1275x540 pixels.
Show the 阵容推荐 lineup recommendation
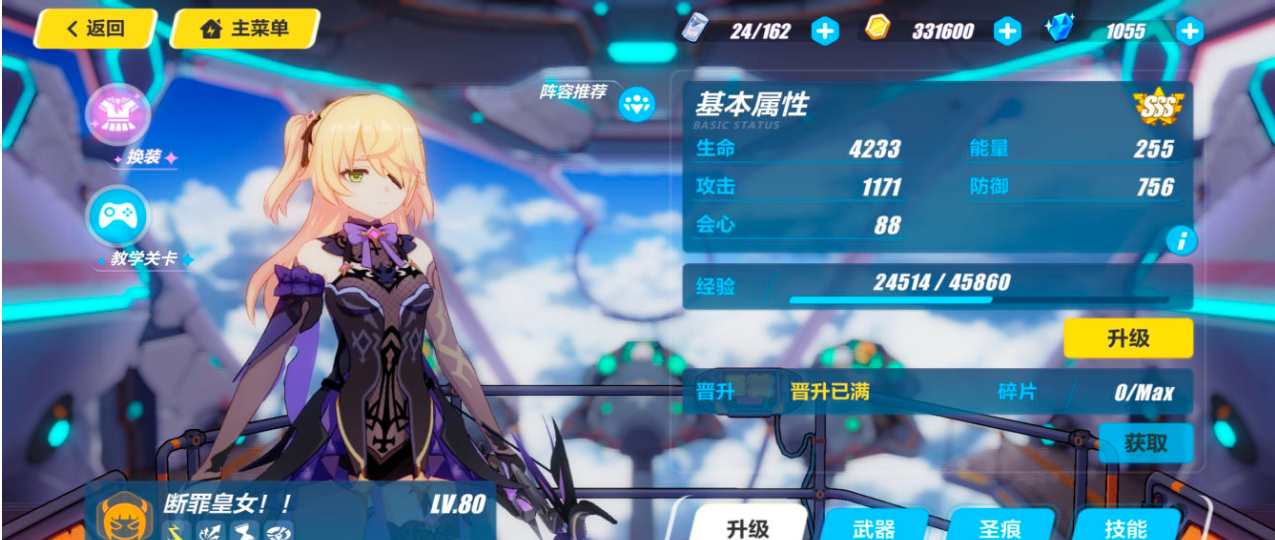(x=636, y=102)
